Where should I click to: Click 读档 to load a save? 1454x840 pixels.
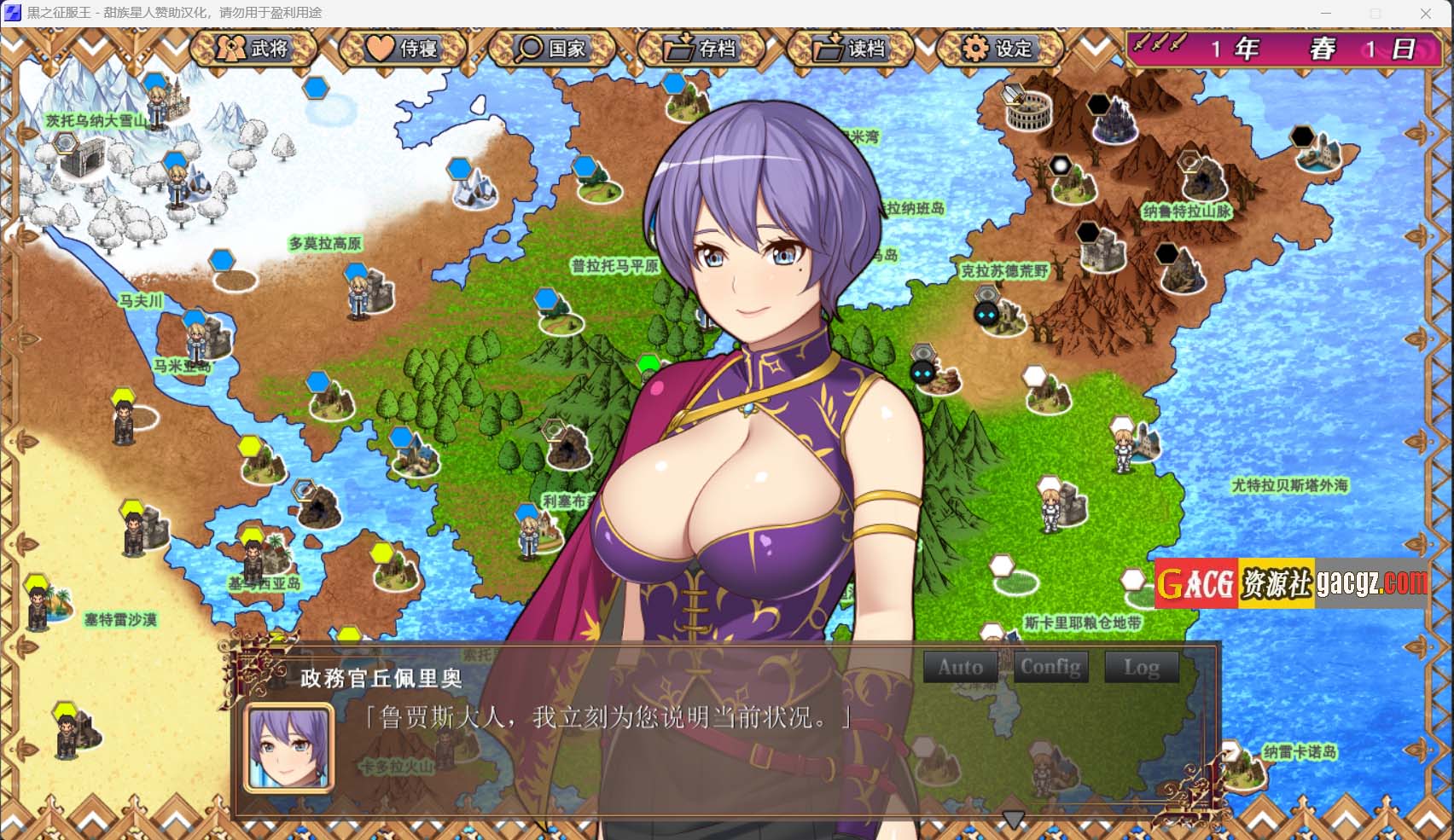(x=850, y=49)
